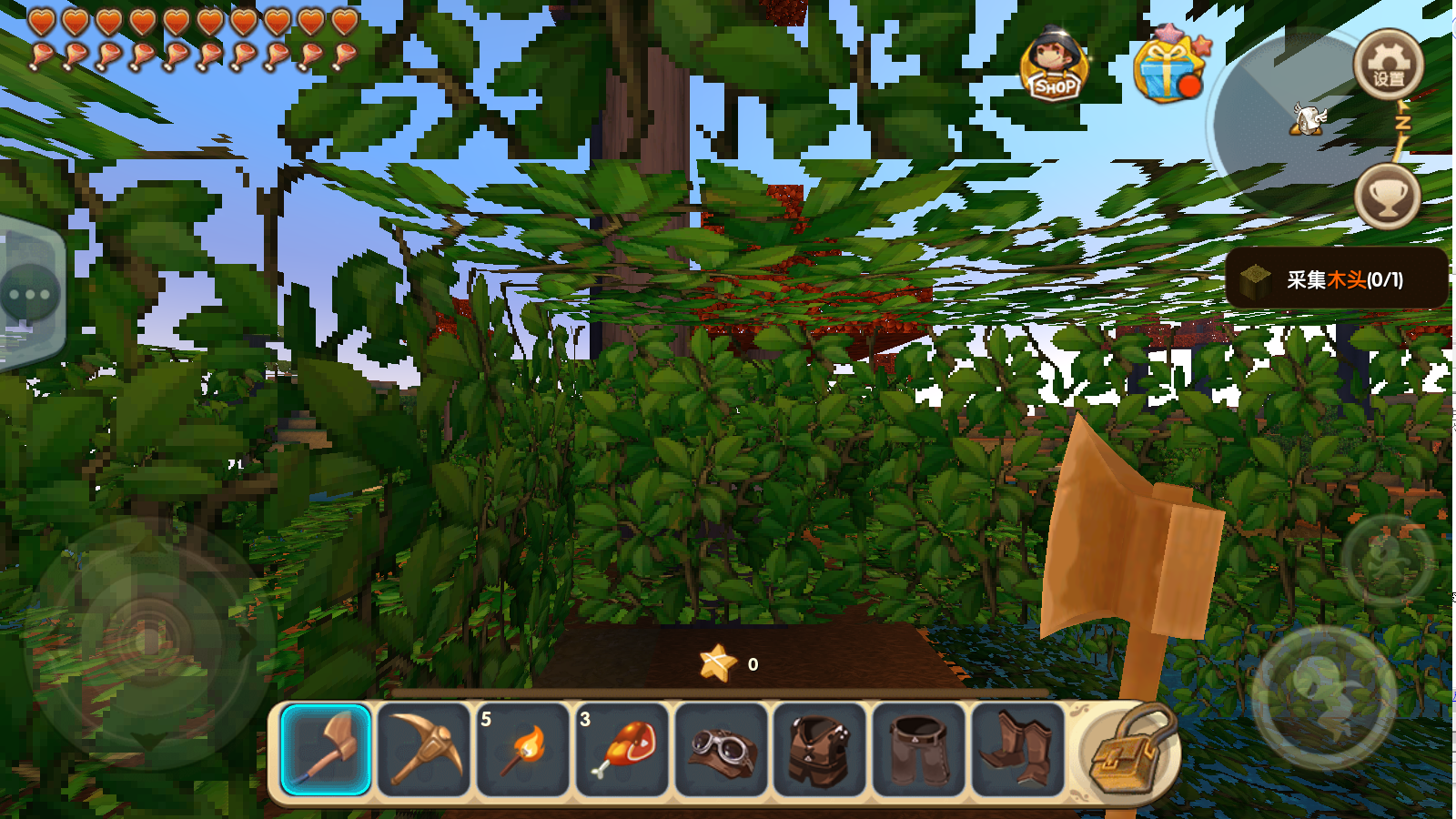
Task: Select the leather pants slot
Action: [x=919, y=750]
